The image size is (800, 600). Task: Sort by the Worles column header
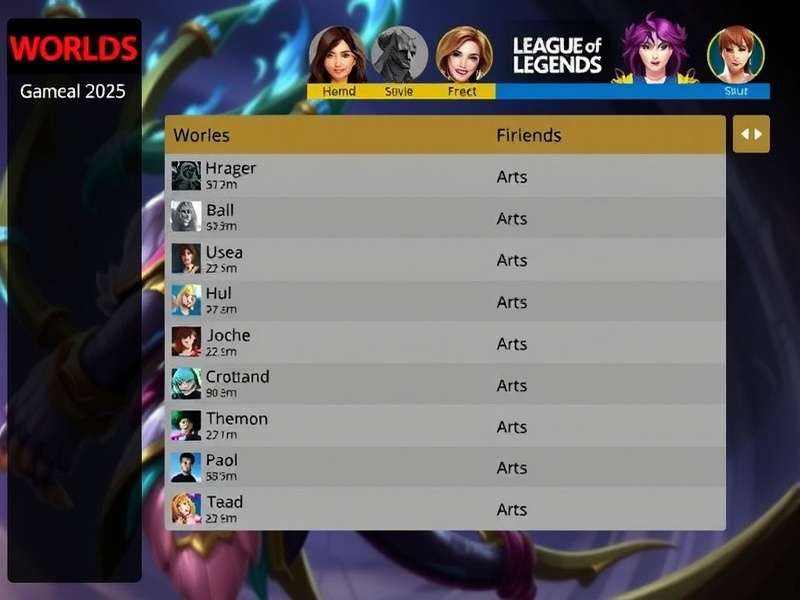[202, 135]
